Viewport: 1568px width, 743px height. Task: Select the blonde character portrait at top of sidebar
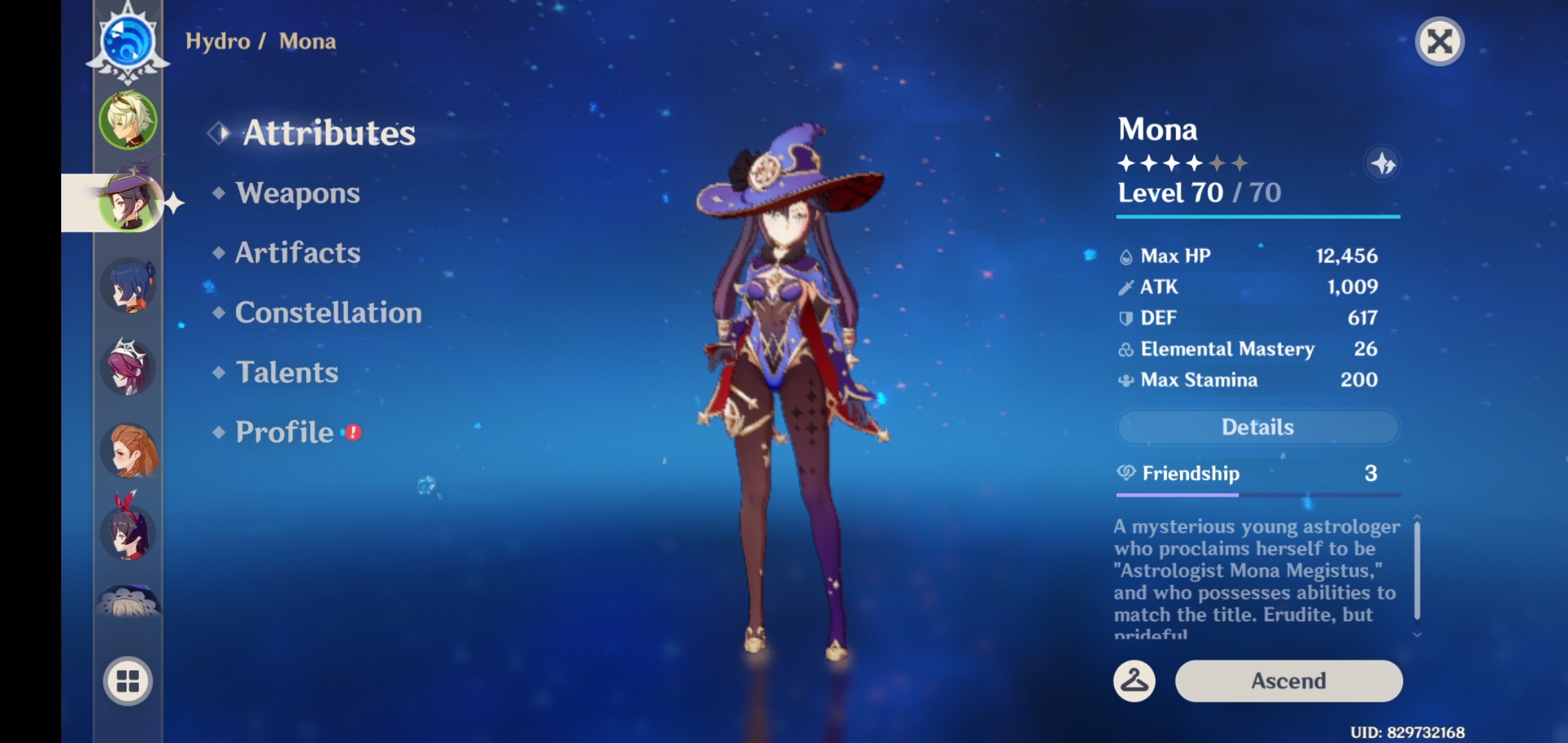(128, 120)
